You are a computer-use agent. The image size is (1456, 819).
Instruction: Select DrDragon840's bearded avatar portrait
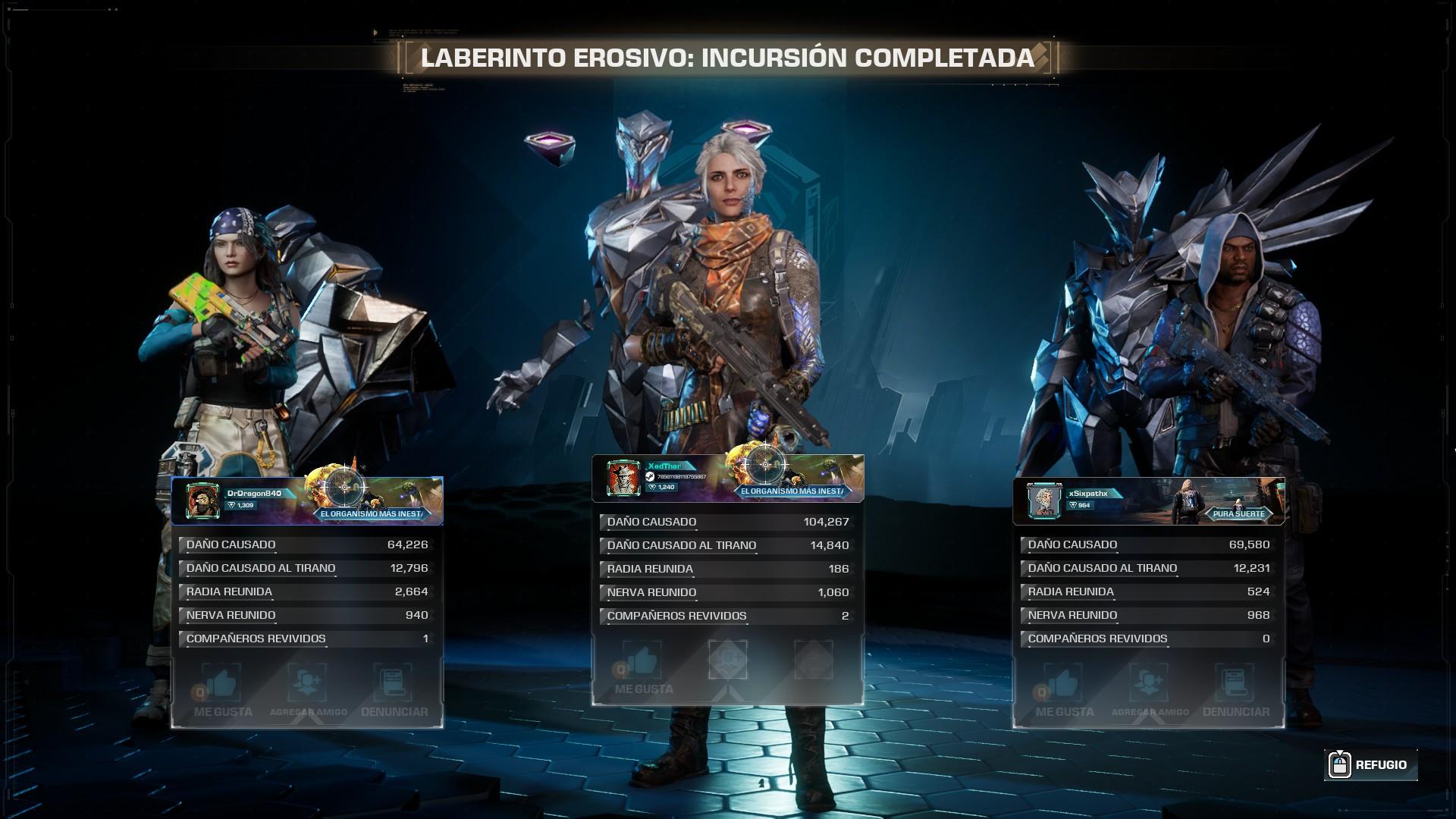(x=202, y=500)
